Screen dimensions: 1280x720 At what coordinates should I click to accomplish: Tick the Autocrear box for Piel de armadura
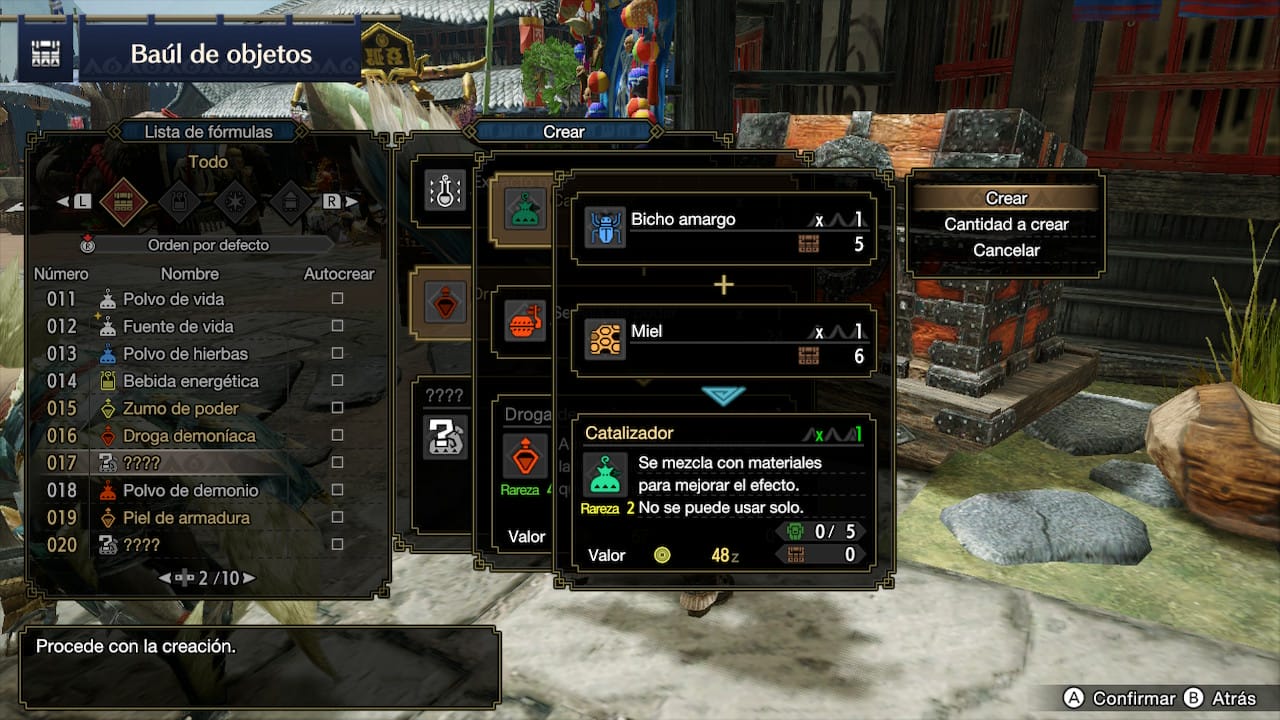click(338, 518)
